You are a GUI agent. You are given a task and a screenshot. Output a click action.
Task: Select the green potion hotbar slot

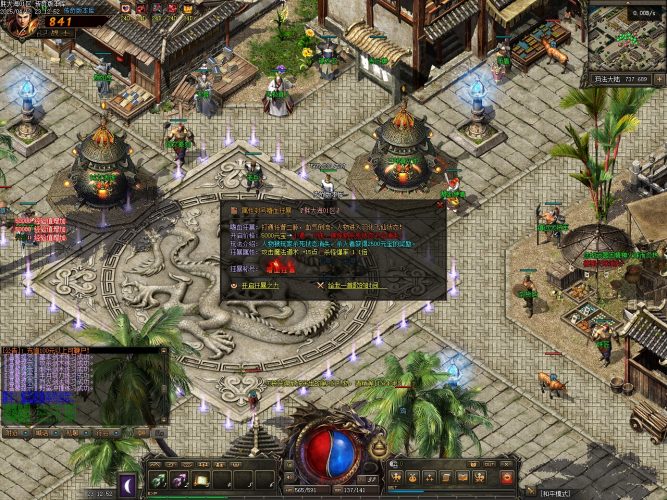tap(157, 480)
